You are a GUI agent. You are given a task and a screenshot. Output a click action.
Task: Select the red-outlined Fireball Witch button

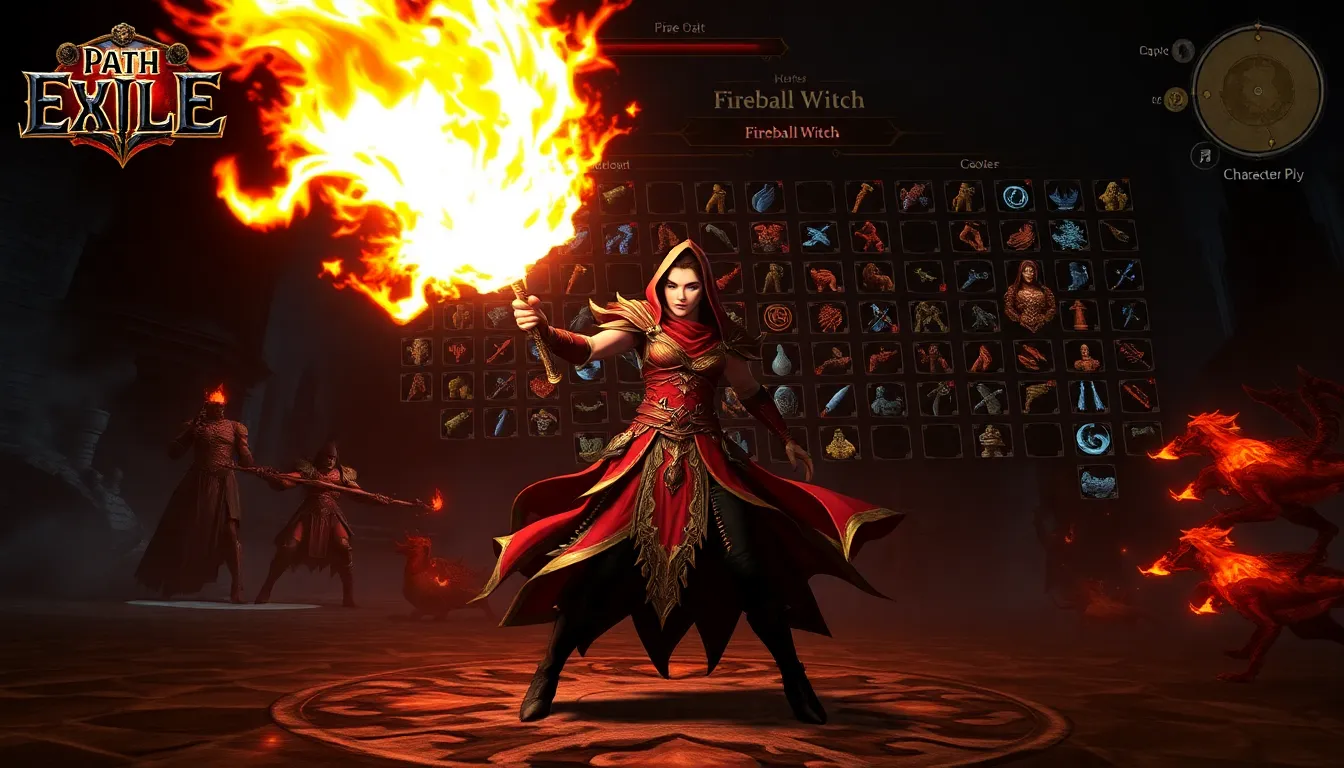(791, 132)
